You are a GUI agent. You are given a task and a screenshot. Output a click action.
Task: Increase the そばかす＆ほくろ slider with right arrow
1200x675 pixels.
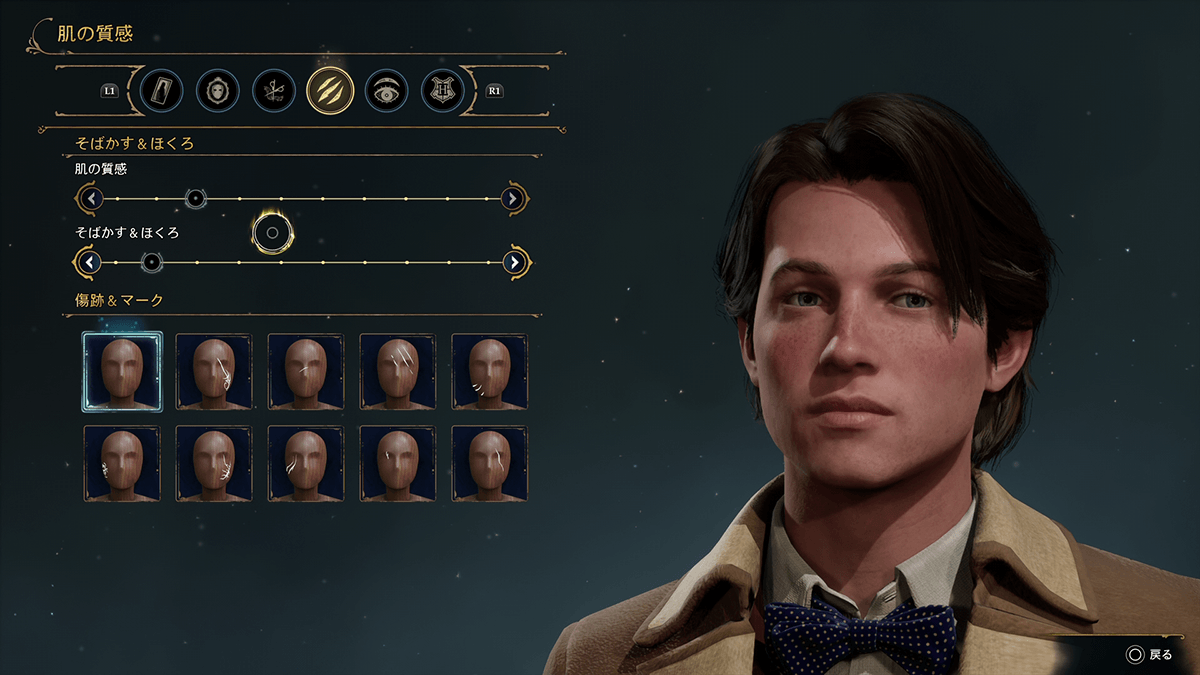point(514,263)
